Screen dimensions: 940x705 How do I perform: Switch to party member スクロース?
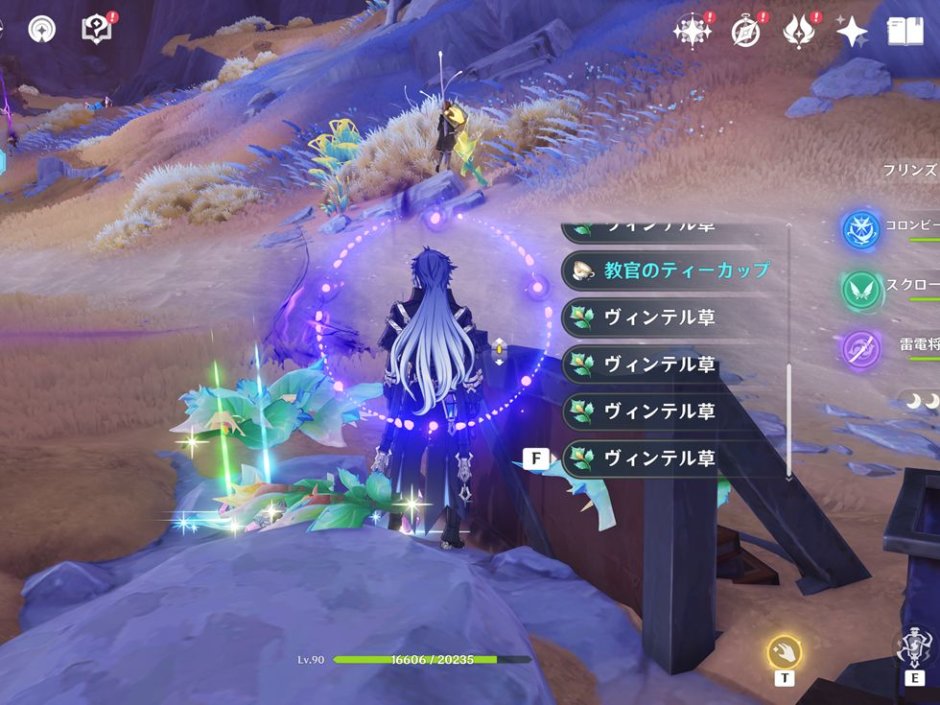860,290
